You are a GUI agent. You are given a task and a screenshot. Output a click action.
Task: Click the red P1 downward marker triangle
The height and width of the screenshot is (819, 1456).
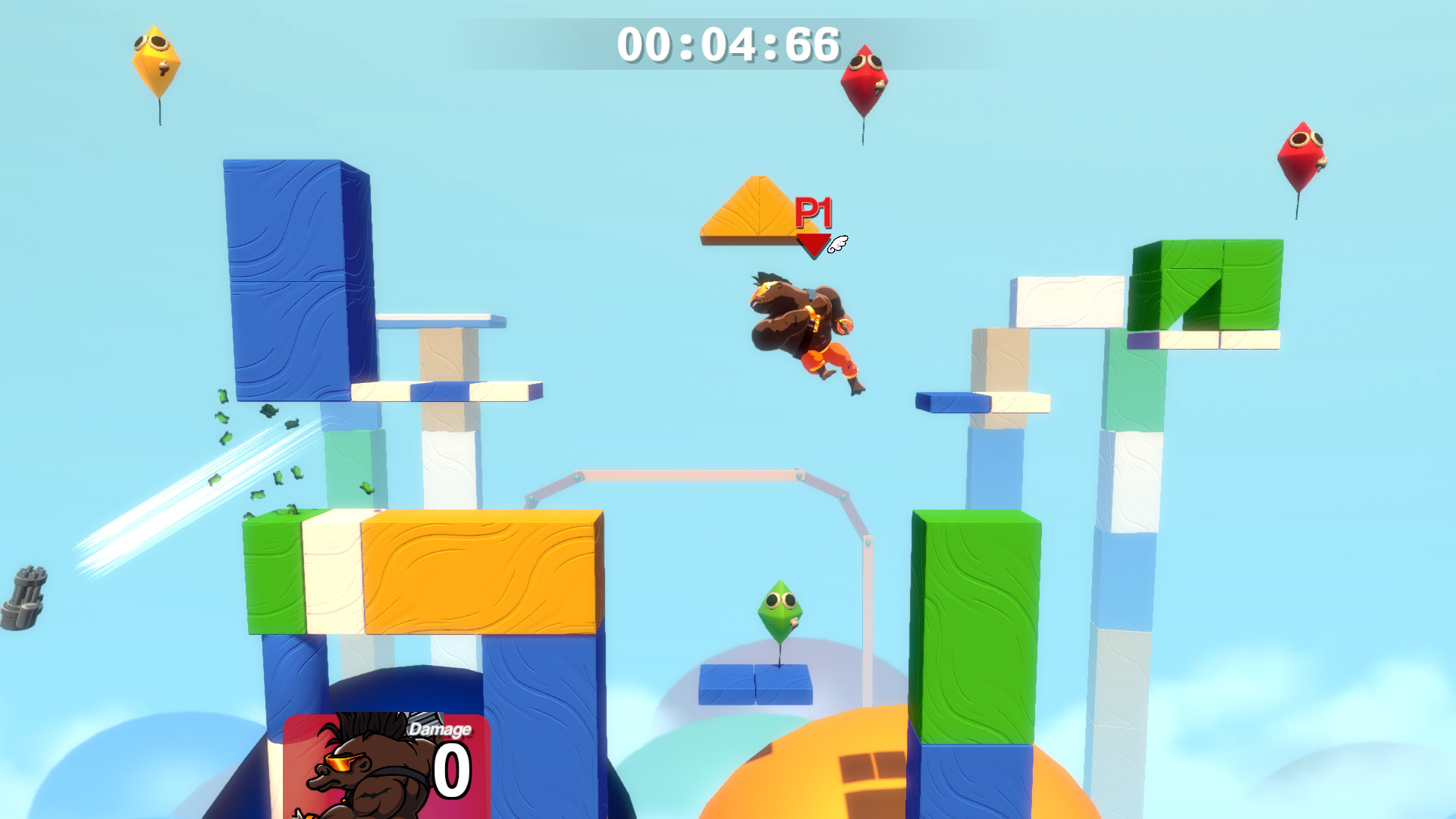pos(814,244)
